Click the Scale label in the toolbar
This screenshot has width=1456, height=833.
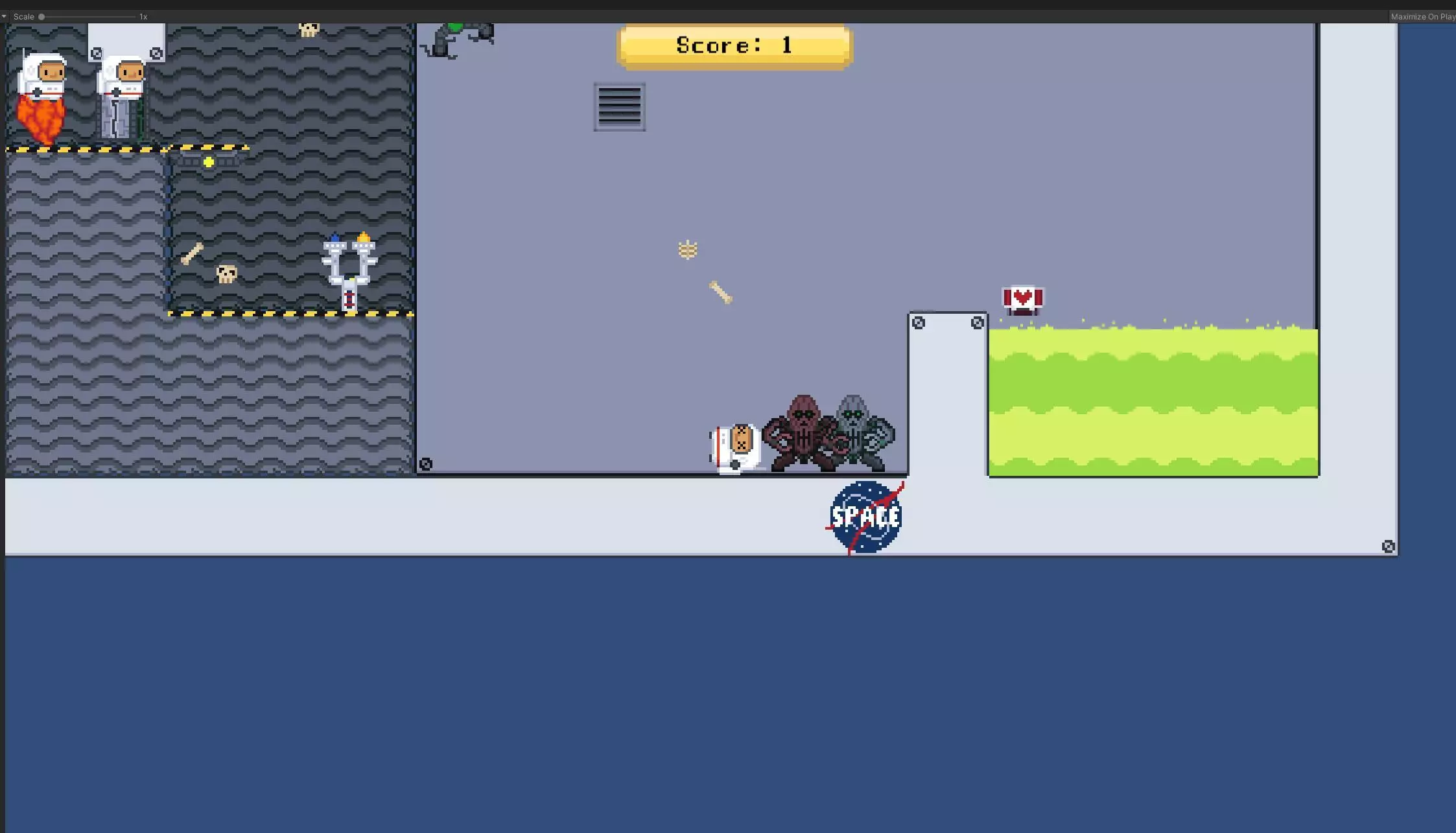25,16
